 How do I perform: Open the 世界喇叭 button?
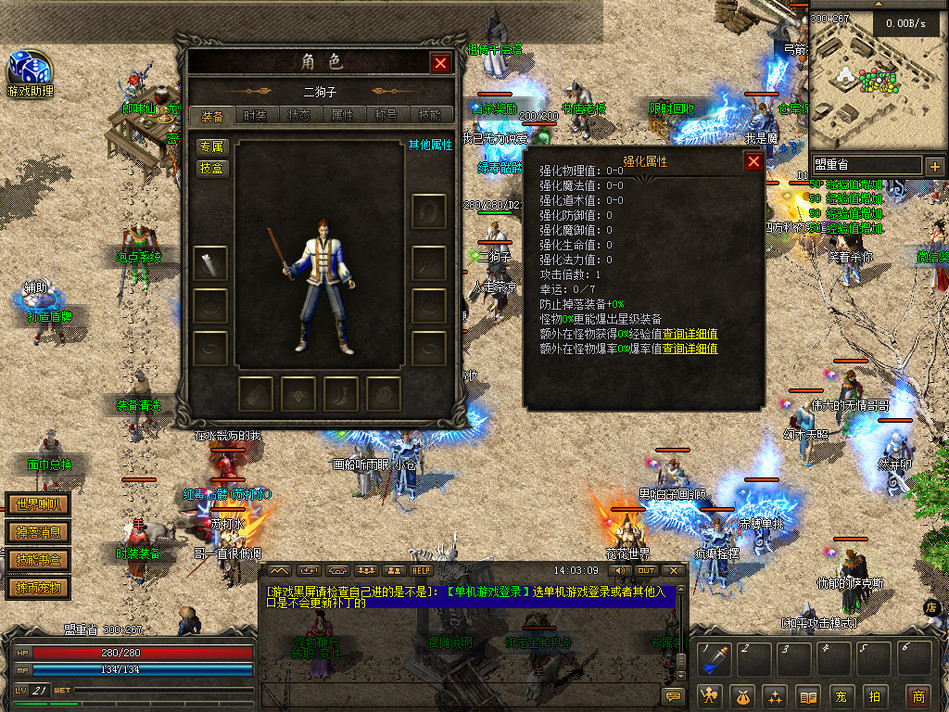coord(38,505)
